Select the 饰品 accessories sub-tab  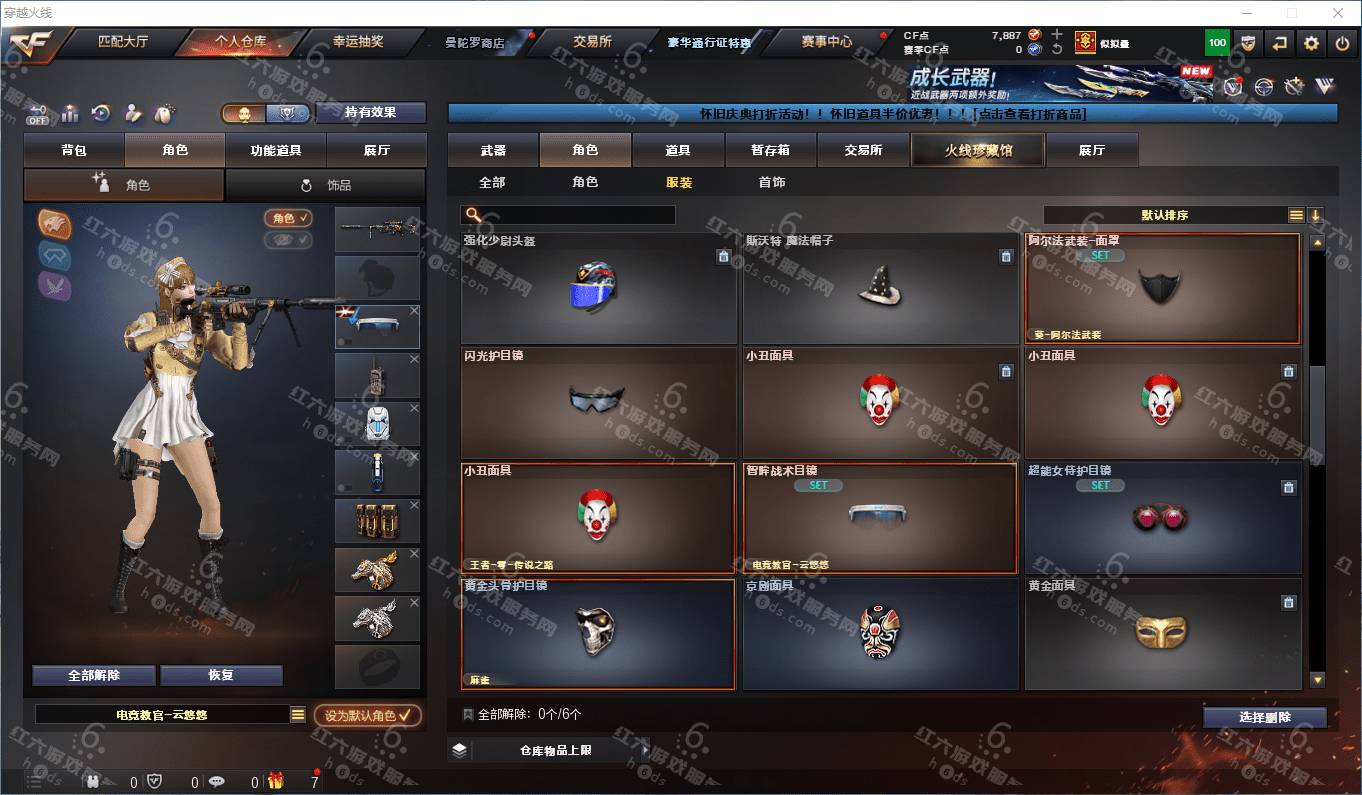[326, 185]
